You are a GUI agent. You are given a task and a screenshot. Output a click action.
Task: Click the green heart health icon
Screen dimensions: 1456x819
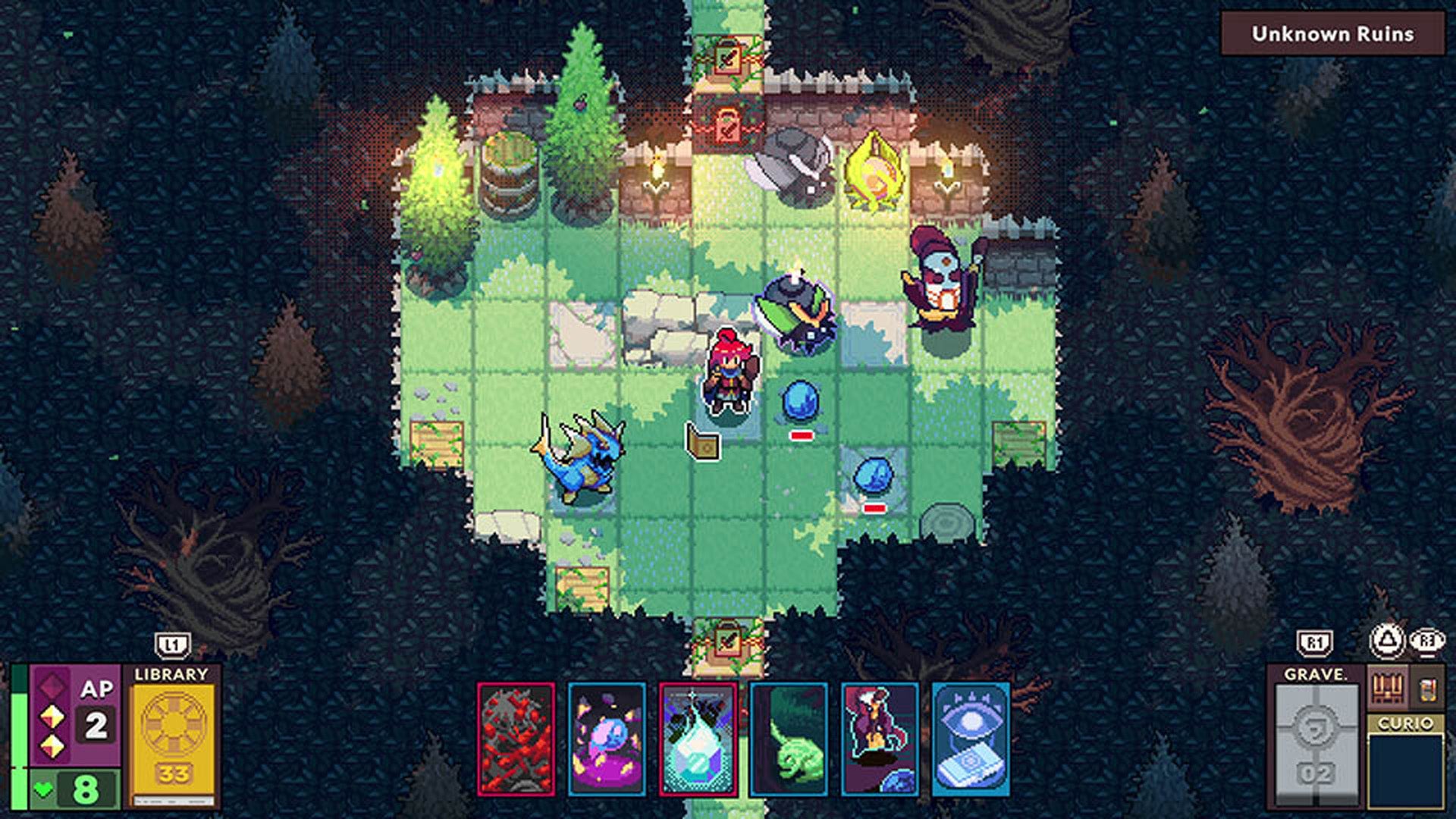tap(43, 788)
